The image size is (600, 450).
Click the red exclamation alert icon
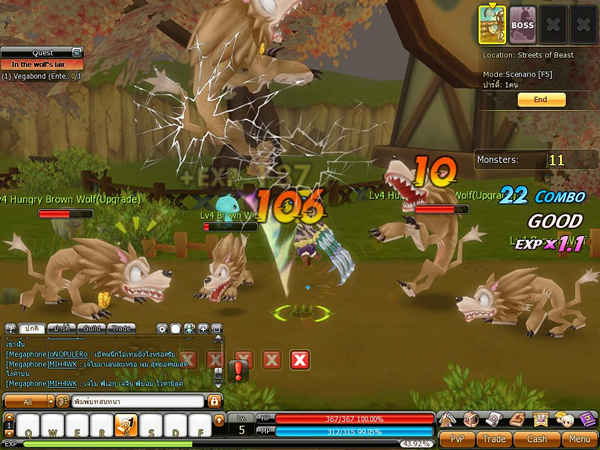[x=238, y=372]
